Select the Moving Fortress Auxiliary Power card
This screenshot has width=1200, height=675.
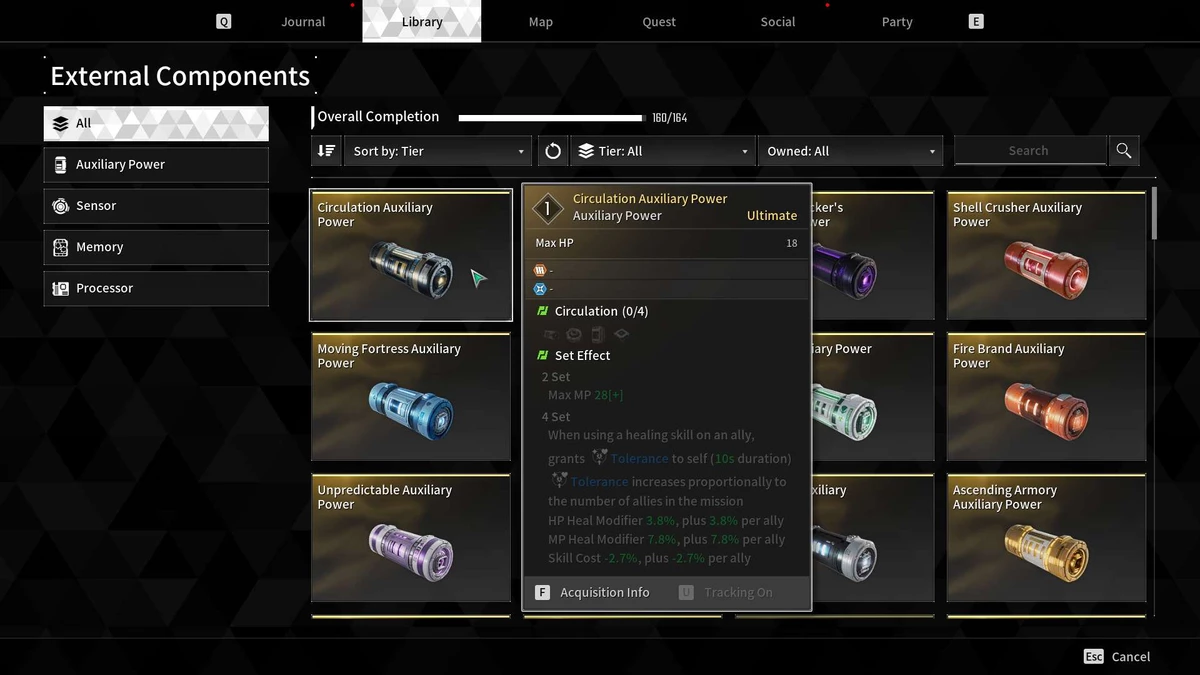click(411, 397)
